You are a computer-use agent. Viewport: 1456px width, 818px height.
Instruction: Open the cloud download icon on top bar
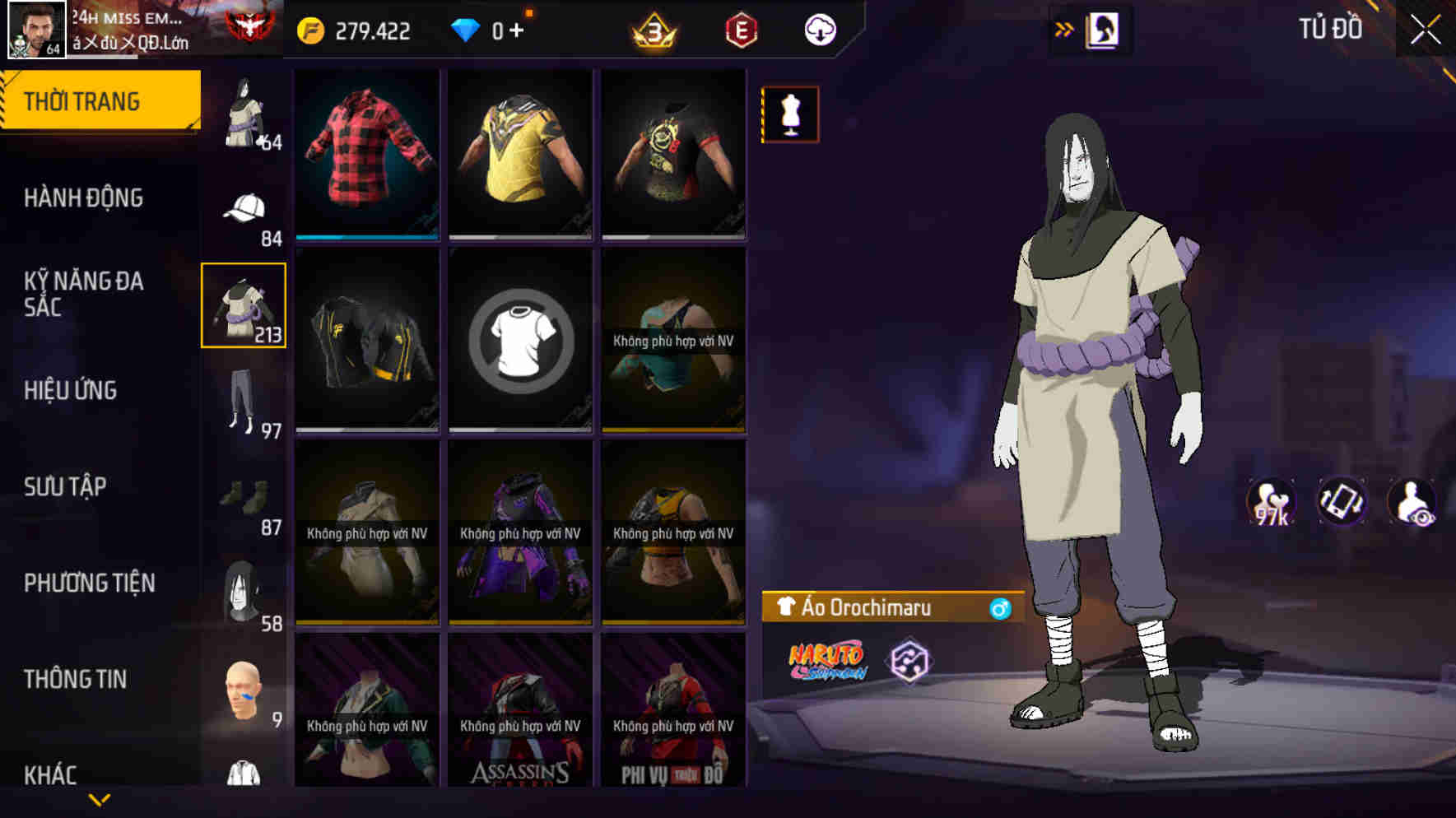coord(819,29)
